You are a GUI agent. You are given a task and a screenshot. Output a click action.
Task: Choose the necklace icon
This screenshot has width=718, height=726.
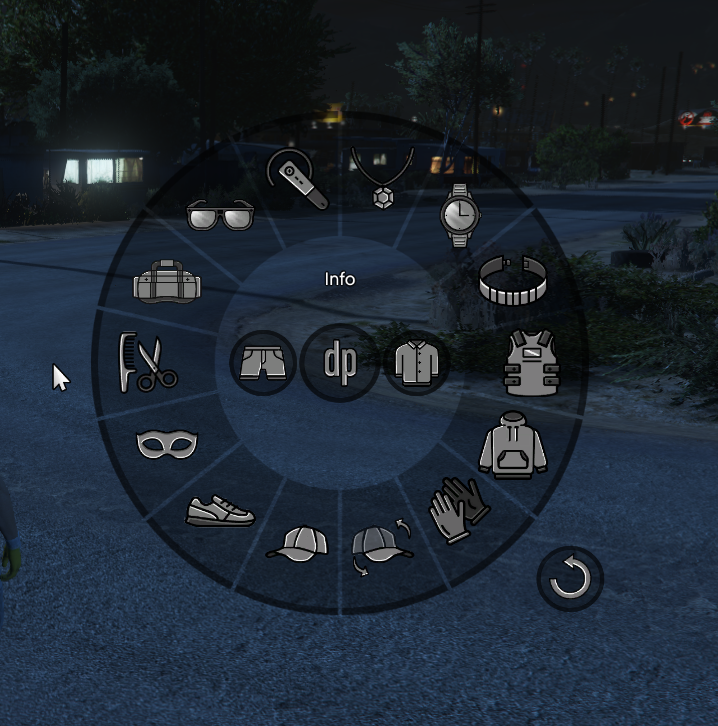tap(381, 177)
